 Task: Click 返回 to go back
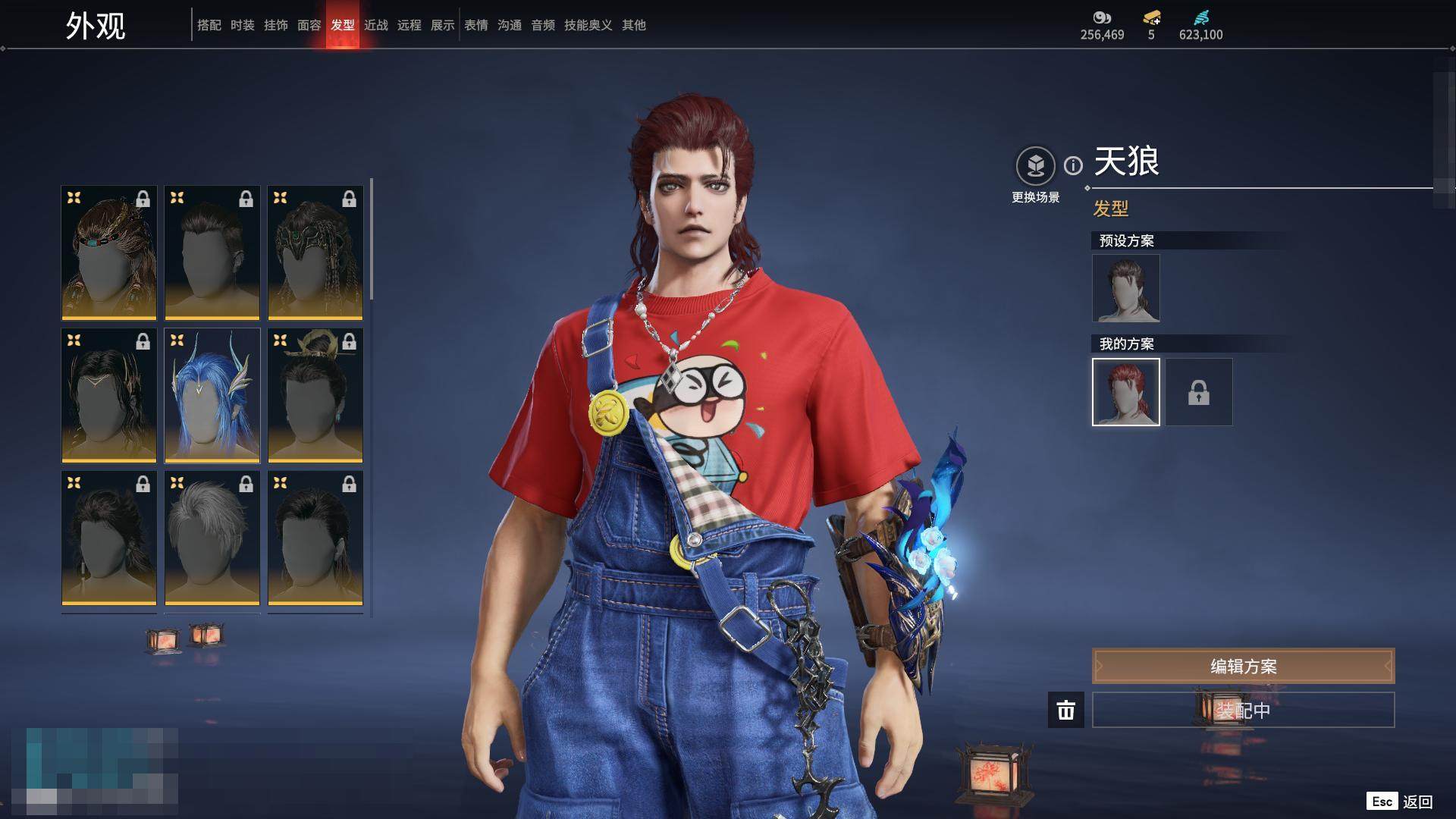(x=1416, y=802)
